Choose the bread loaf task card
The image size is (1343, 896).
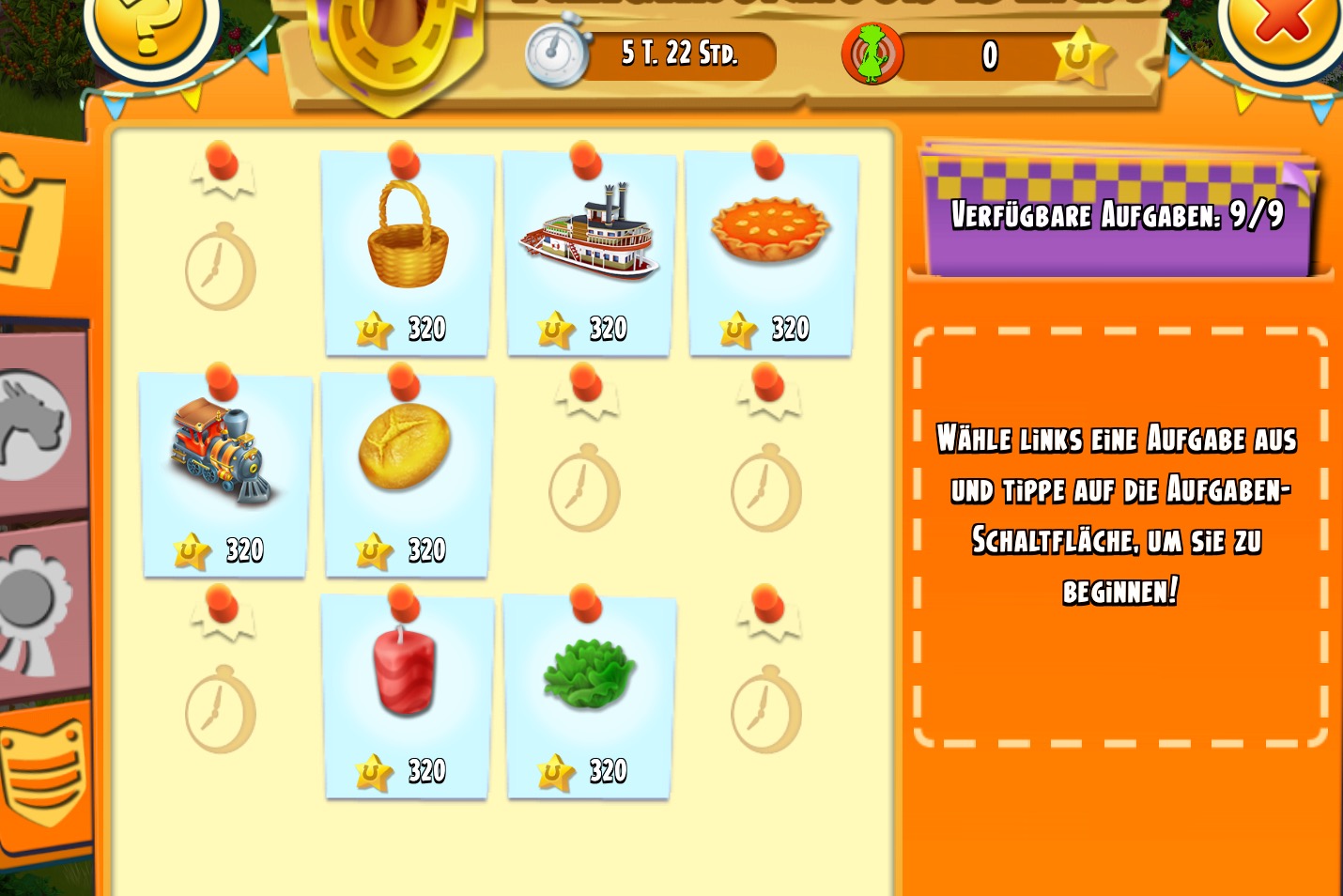pyautogui.click(x=407, y=475)
